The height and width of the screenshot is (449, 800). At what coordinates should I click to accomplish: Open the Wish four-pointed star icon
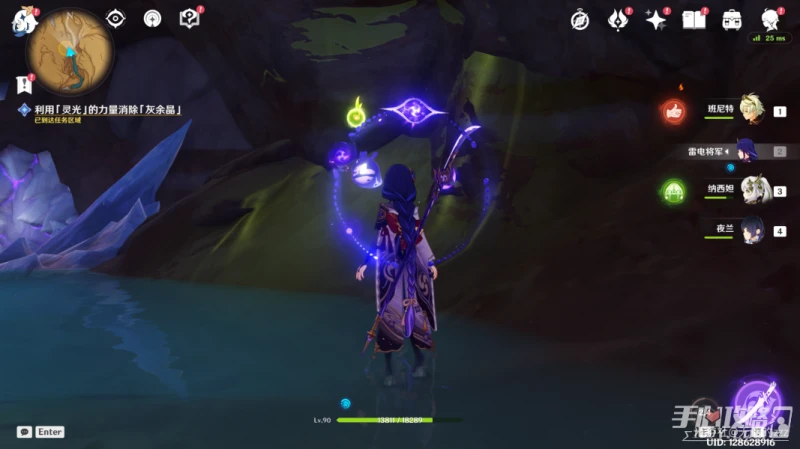click(656, 19)
